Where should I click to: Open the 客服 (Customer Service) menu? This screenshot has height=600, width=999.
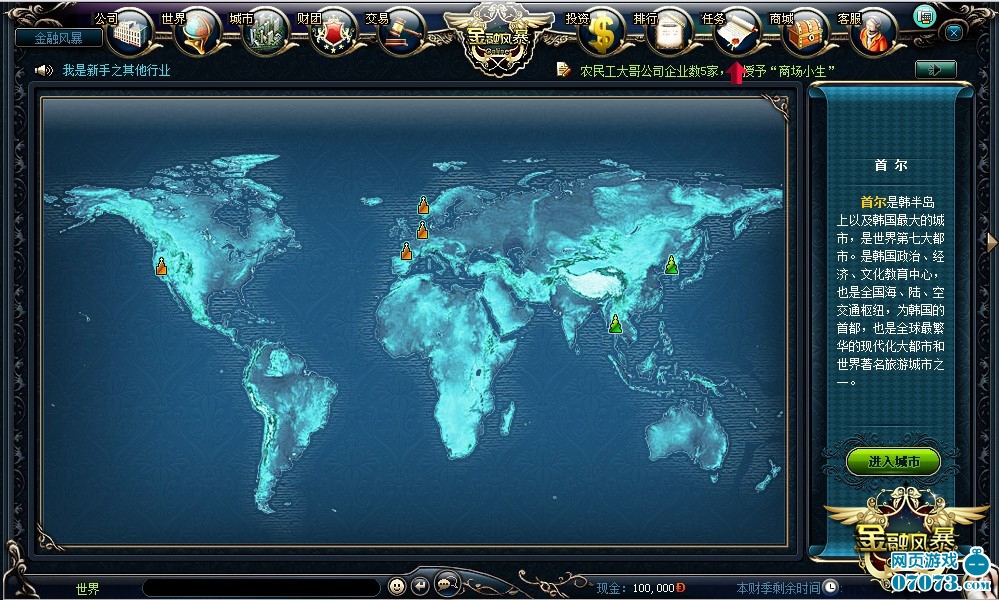tap(874, 32)
